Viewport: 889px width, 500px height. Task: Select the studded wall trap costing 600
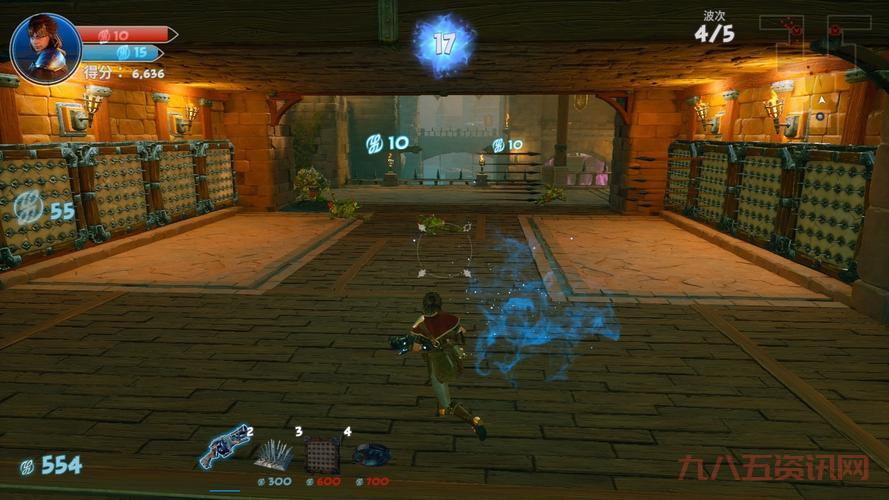(x=322, y=455)
